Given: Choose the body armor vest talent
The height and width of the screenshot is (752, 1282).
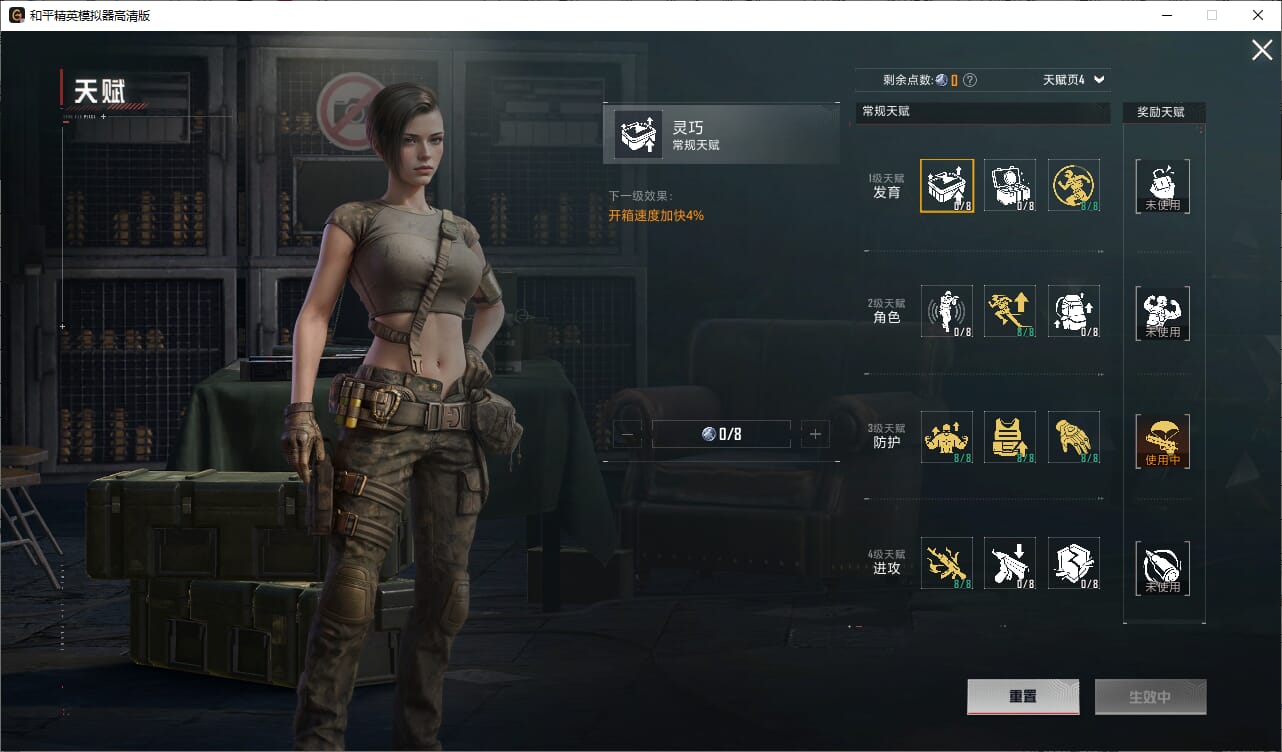Looking at the screenshot, I should [1010, 438].
